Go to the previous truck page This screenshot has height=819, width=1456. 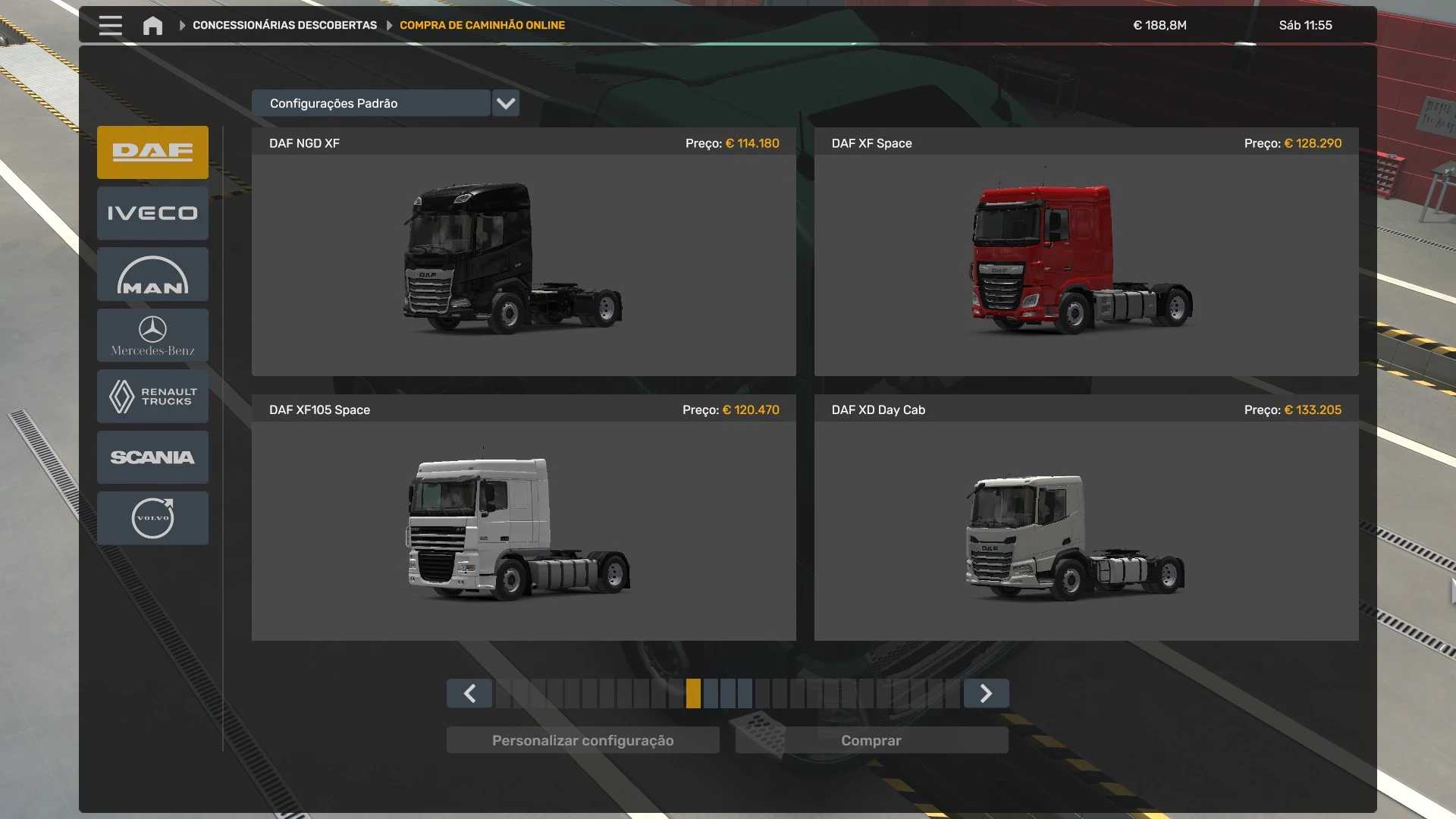pyautogui.click(x=469, y=693)
